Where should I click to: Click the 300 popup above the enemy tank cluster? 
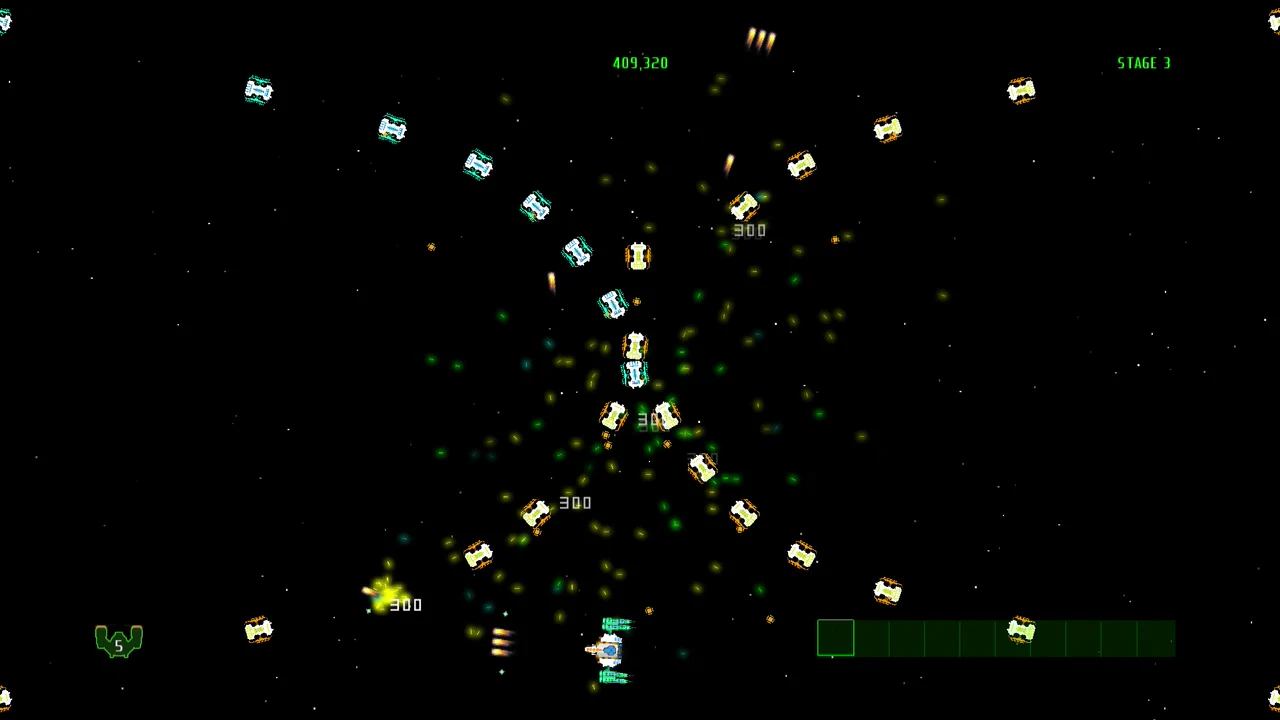coord(749,230)
